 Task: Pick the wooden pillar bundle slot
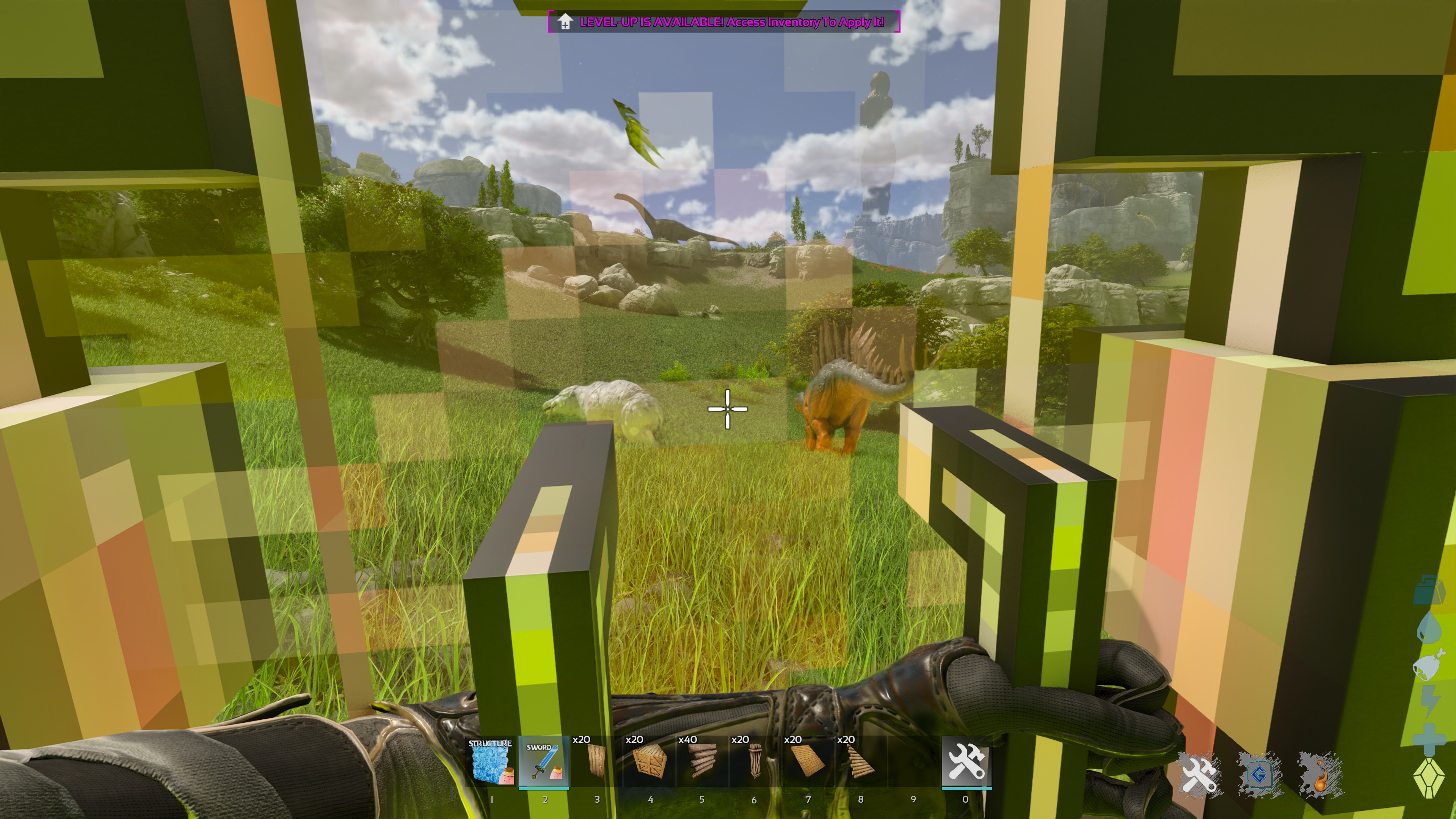click(x=754, y=762)
